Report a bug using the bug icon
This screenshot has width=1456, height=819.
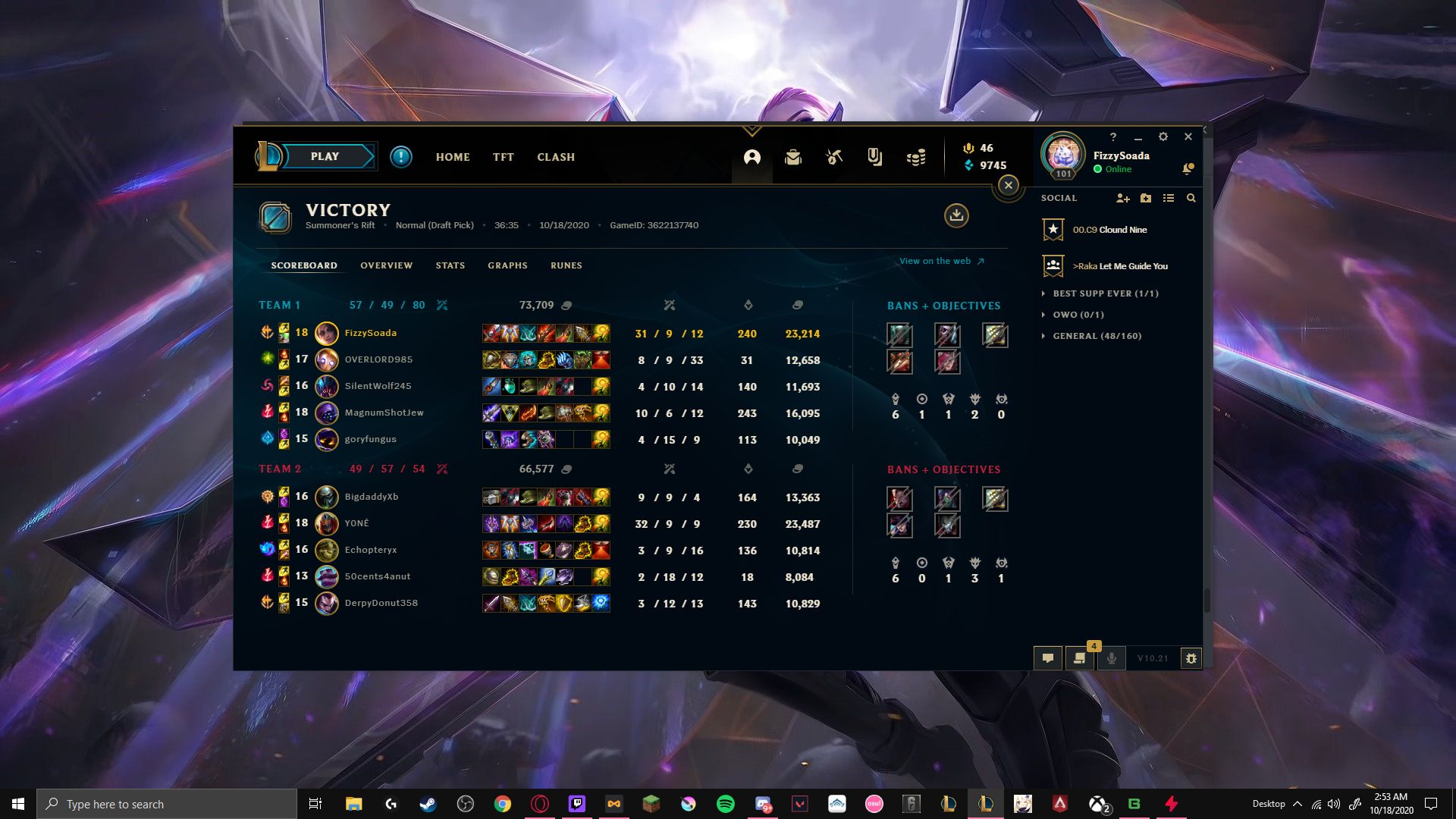coord(1191,658)
